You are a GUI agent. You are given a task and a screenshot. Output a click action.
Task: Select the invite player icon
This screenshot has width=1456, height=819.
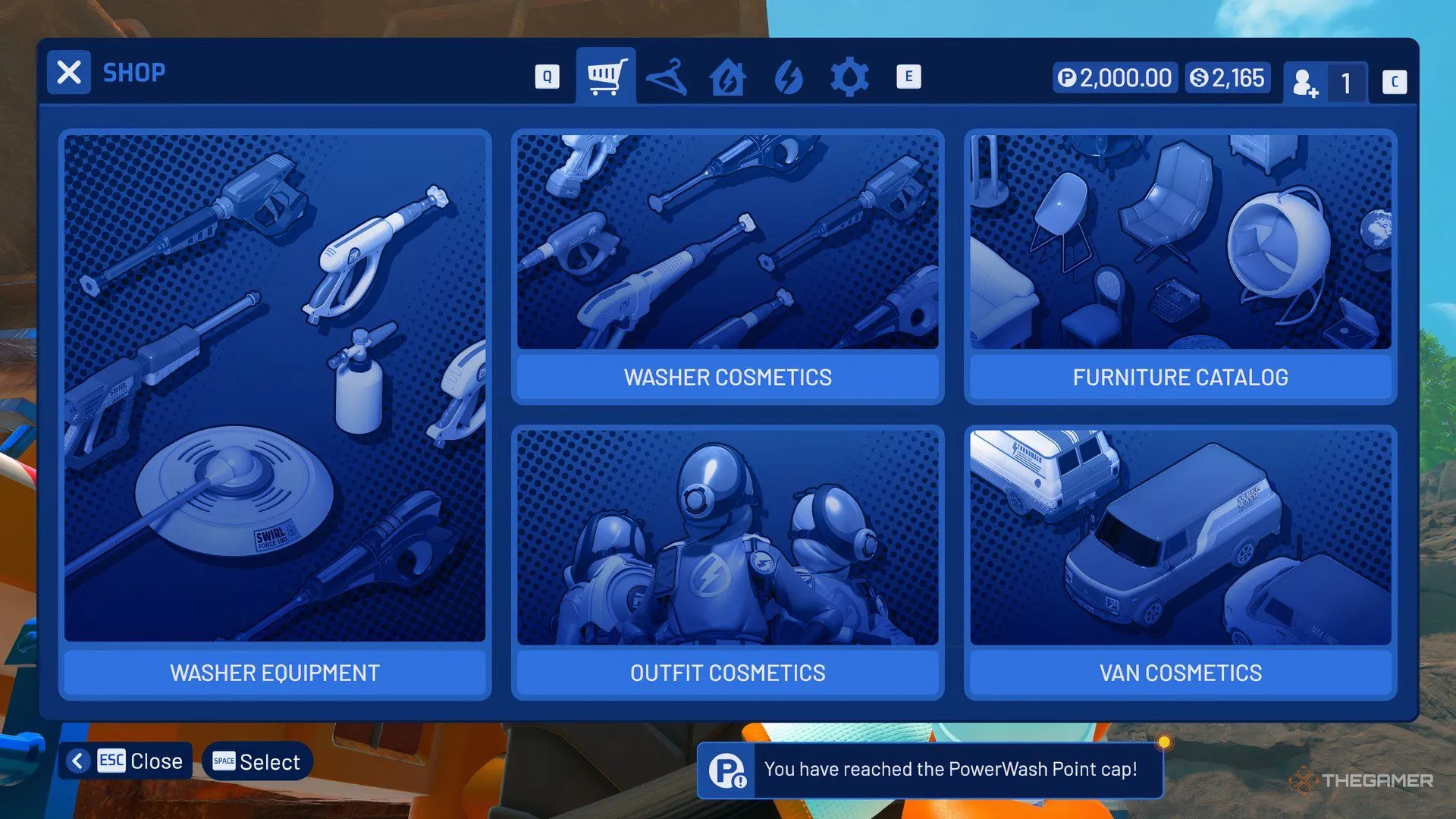pos(1306,82)
